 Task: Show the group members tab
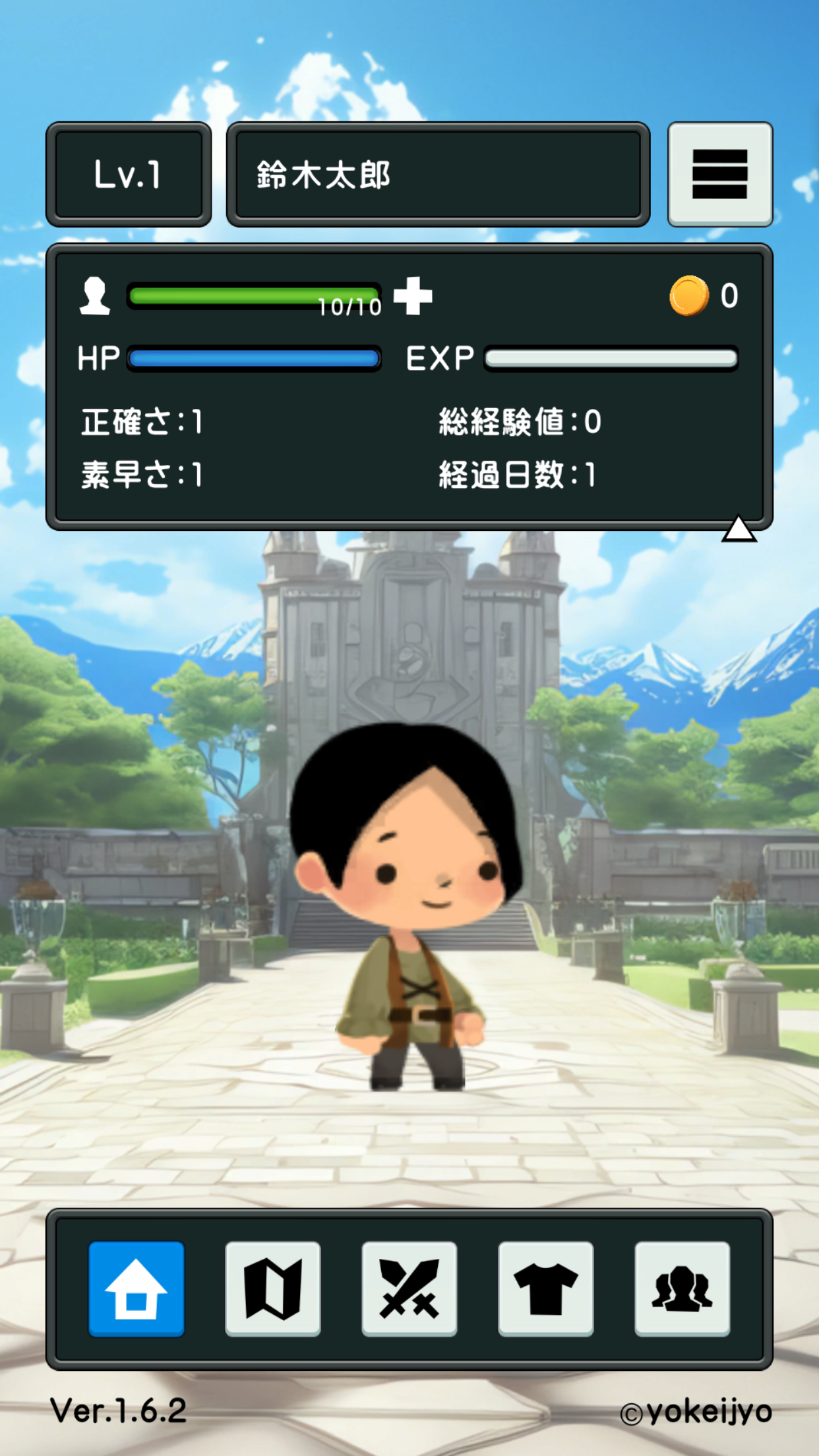(x=682, y=1289)
